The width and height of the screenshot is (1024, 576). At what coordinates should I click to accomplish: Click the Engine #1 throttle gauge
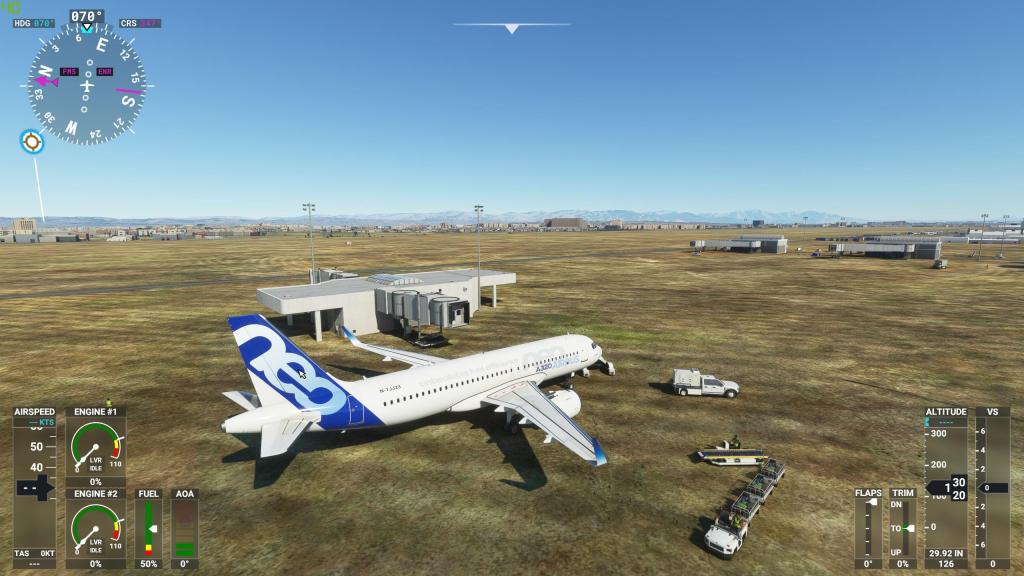point(96,446)
